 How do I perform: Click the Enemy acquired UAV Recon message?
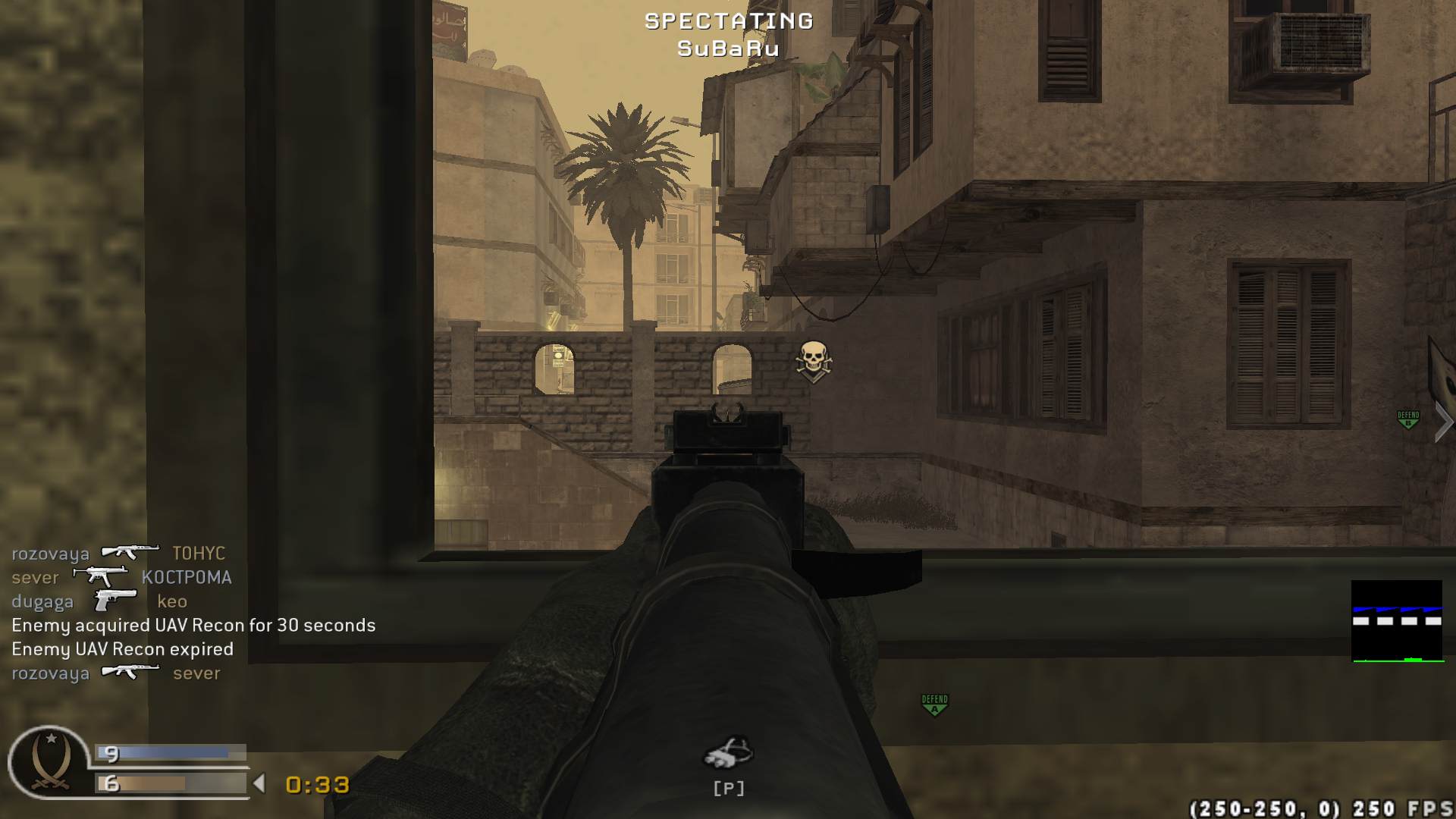pos(193,625)
